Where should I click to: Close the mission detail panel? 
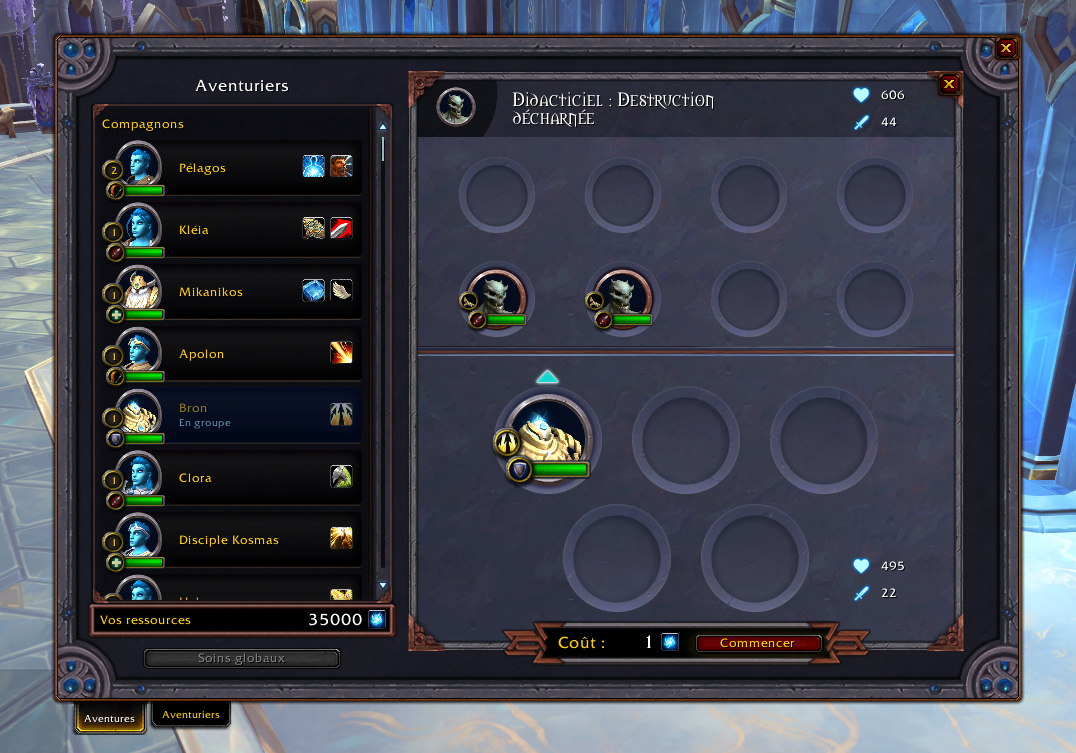point(949,85)
